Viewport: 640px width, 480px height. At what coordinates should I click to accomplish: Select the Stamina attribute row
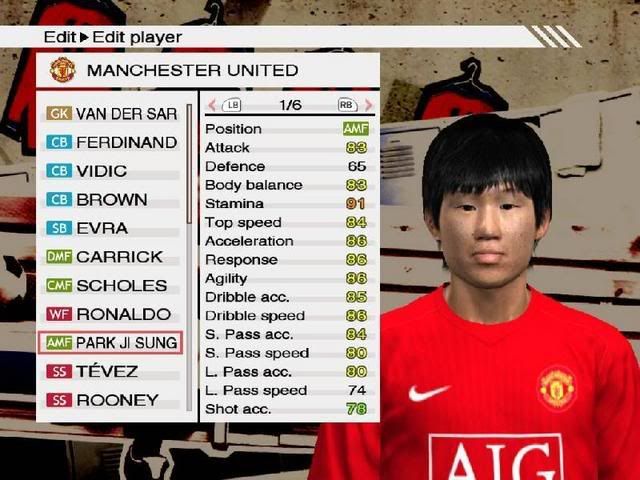coord(287,204)
